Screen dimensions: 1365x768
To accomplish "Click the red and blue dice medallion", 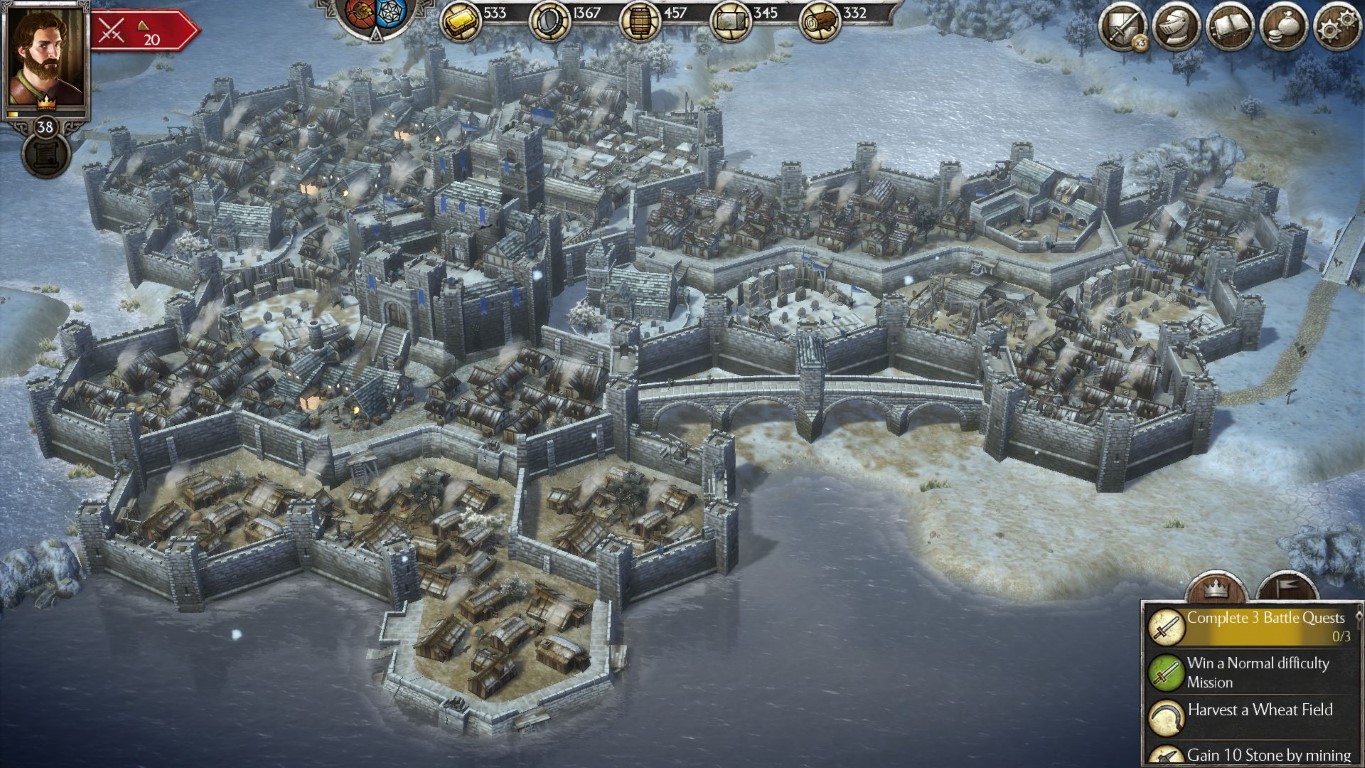I will point(373,16).
